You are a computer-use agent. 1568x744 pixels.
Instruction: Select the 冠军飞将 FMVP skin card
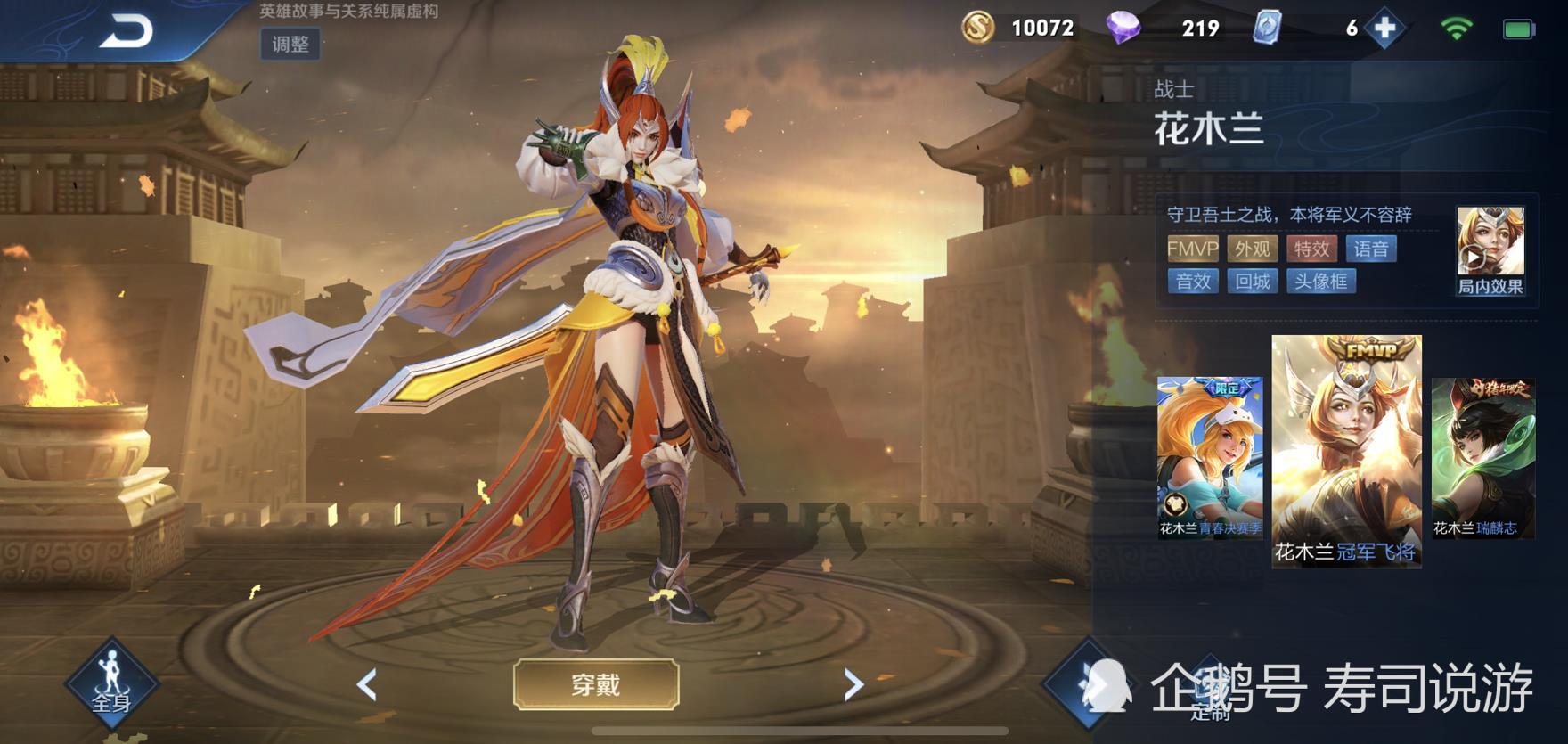tap(1346, 451)
